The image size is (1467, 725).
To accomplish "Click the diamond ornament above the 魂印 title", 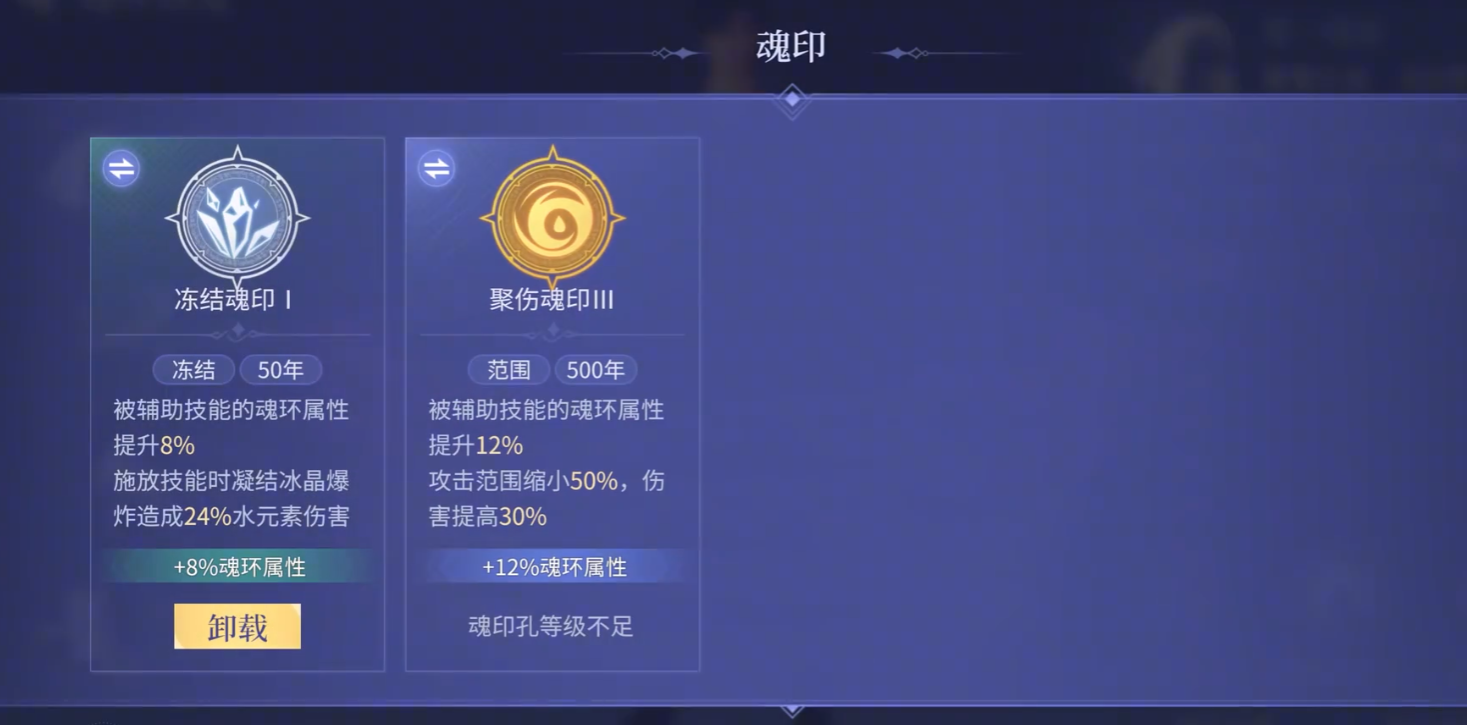I will (x=791, y=98).
